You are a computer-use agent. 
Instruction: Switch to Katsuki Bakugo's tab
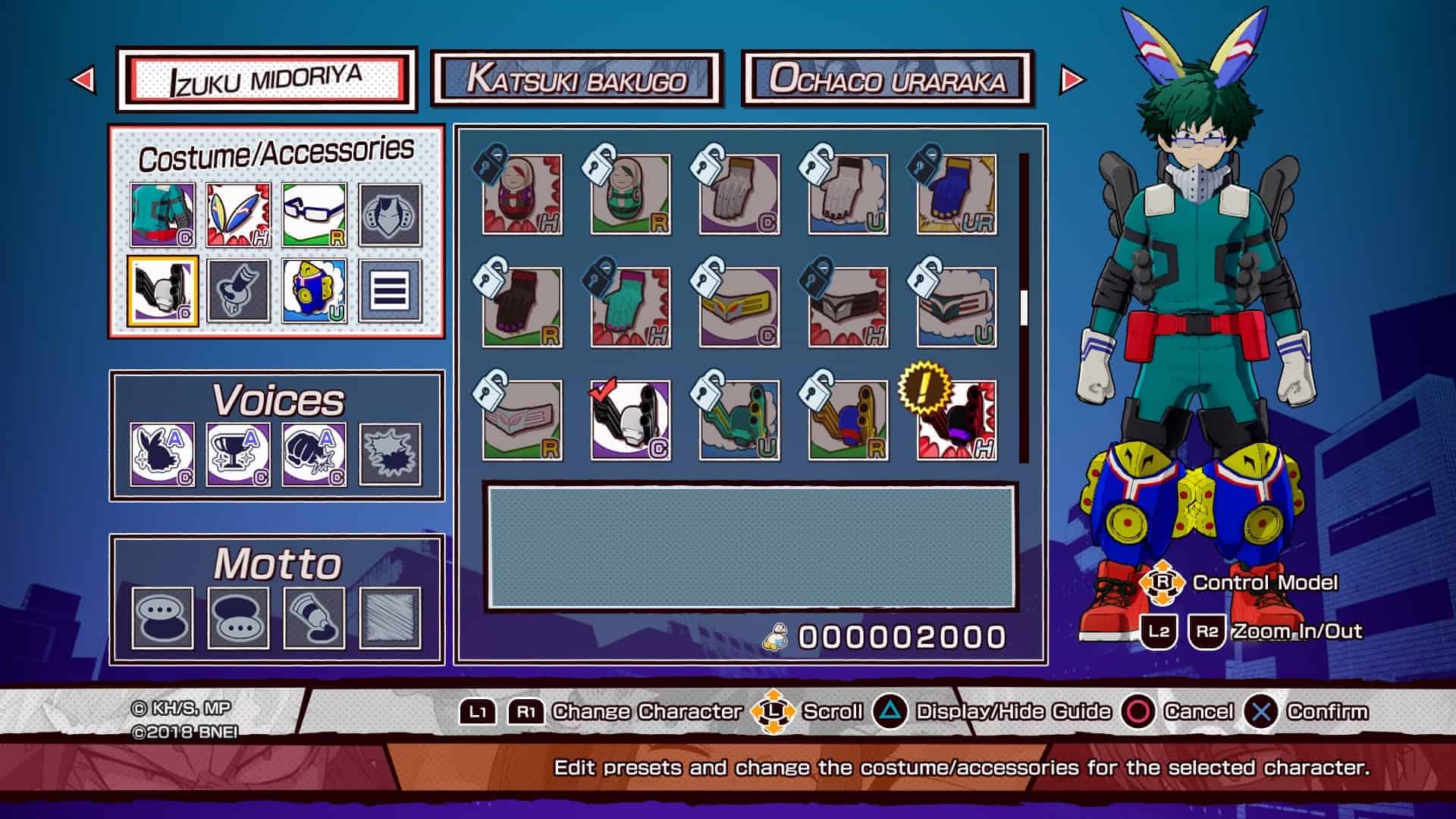[576, 79]
